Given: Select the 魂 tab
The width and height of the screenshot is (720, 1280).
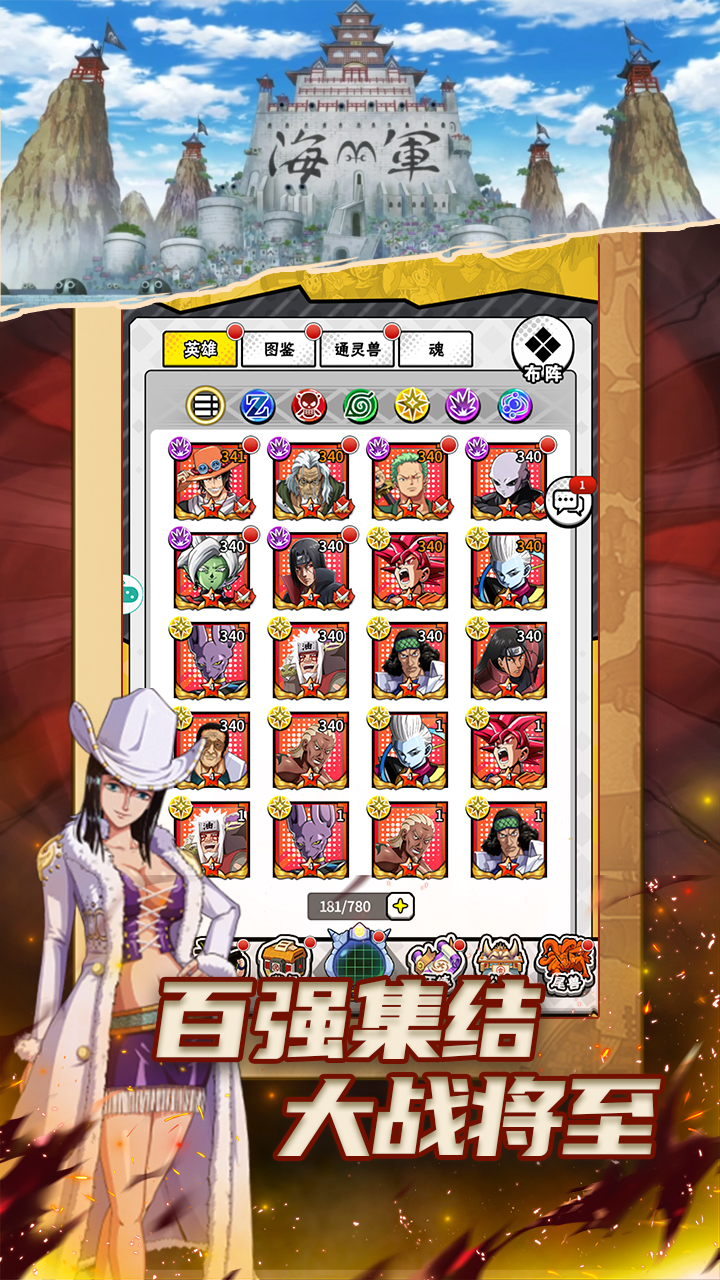Looking at the screenshot, I should 435,350.
